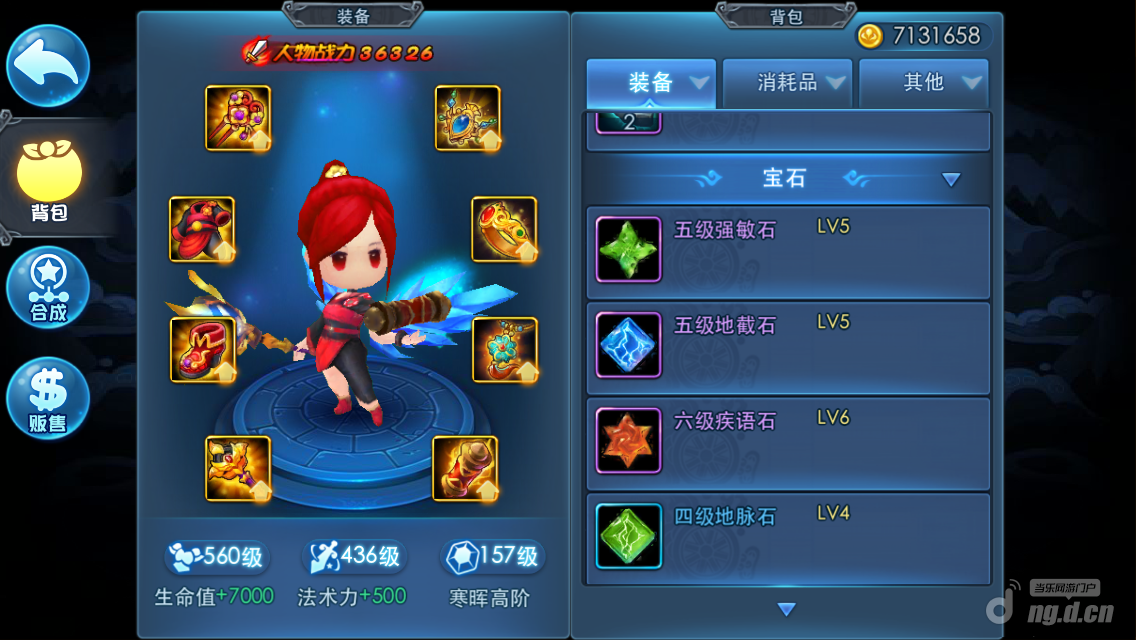Select the 六级疾语石 orange gem

tap(629, 441)
